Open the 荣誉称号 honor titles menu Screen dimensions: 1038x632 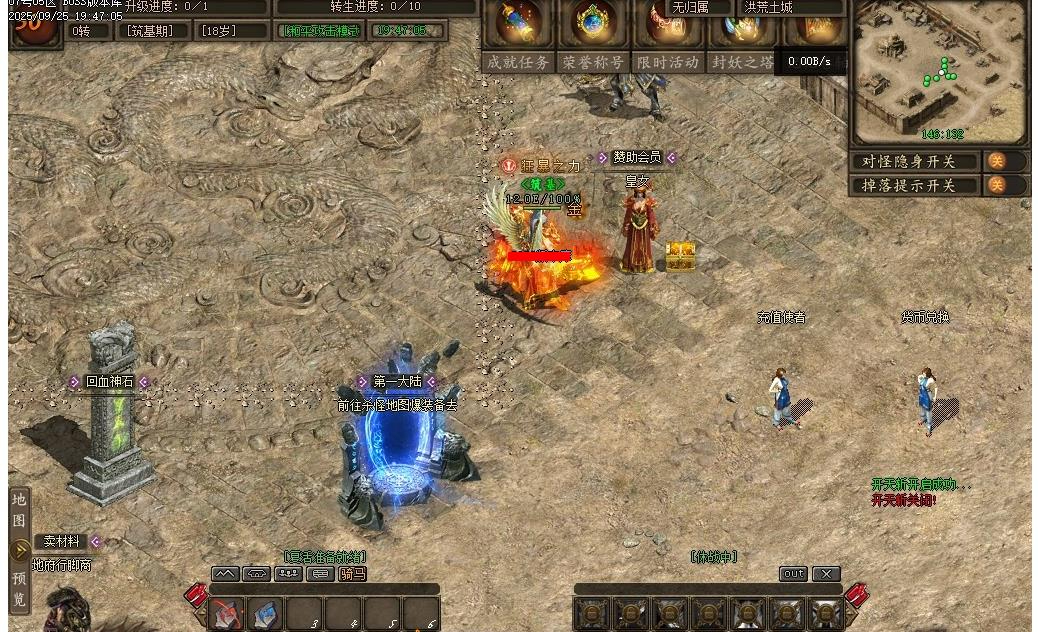593,62
